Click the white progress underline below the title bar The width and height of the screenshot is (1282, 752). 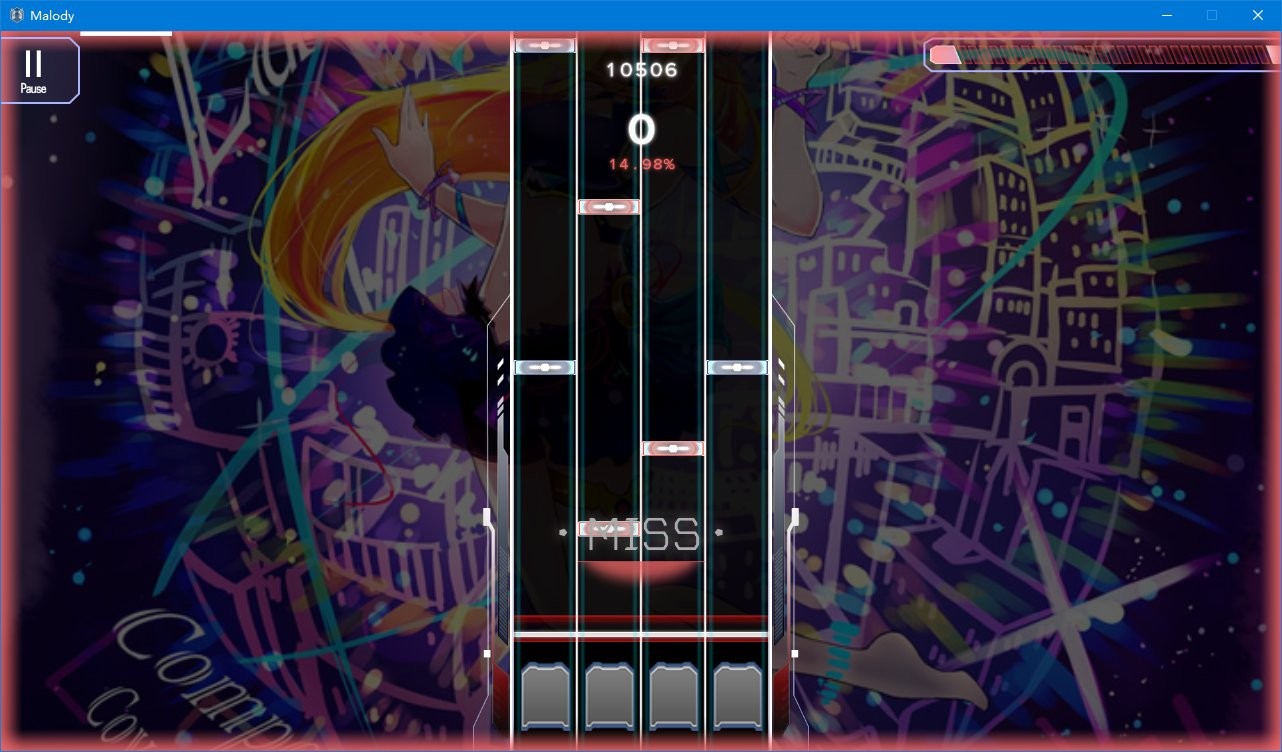(x=126, y=33)
